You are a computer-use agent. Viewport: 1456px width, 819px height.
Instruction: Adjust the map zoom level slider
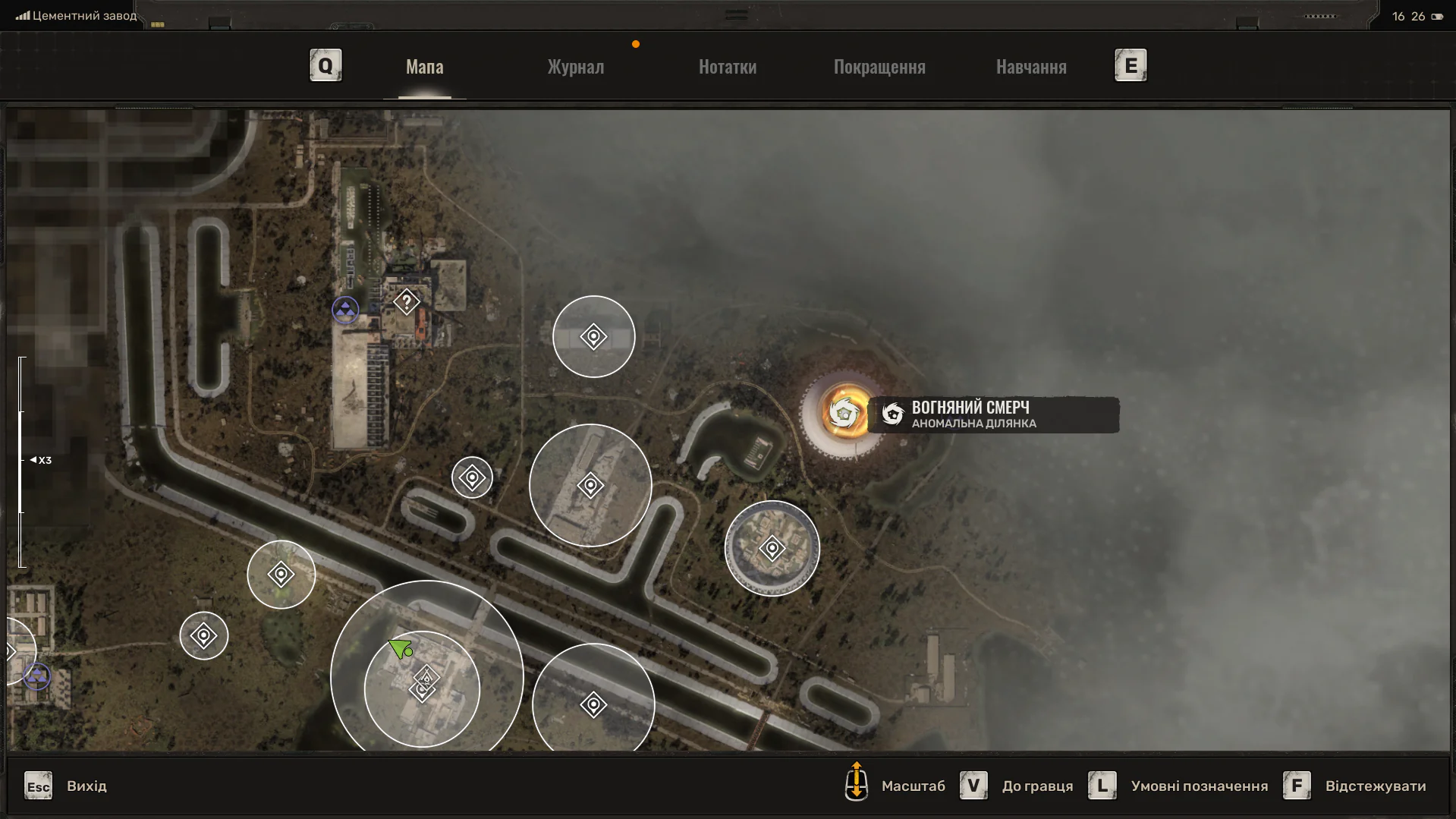22,460
